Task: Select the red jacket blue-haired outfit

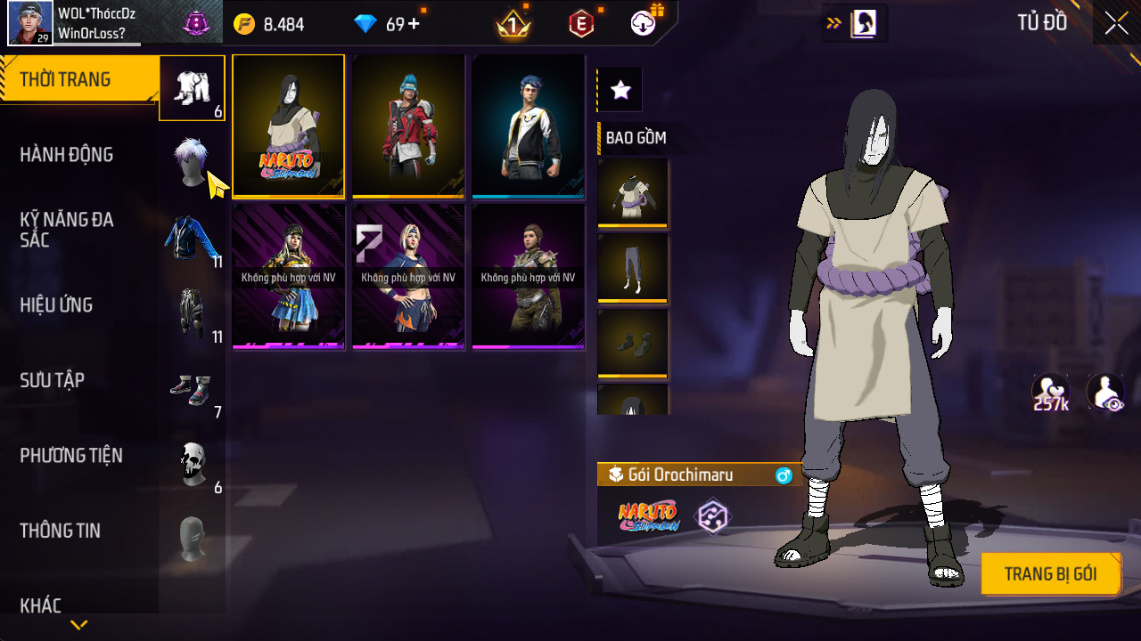Action: pos(408,126)
